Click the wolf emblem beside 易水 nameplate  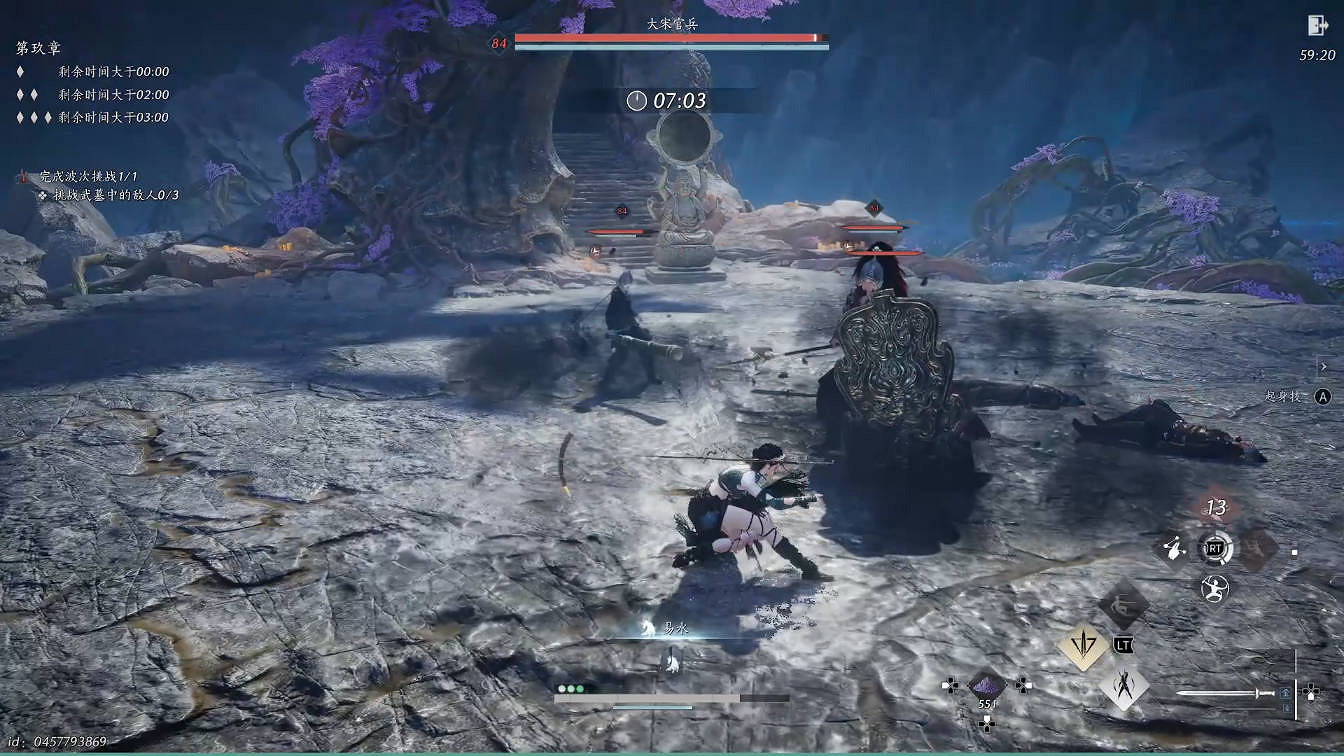coord(647,628)
